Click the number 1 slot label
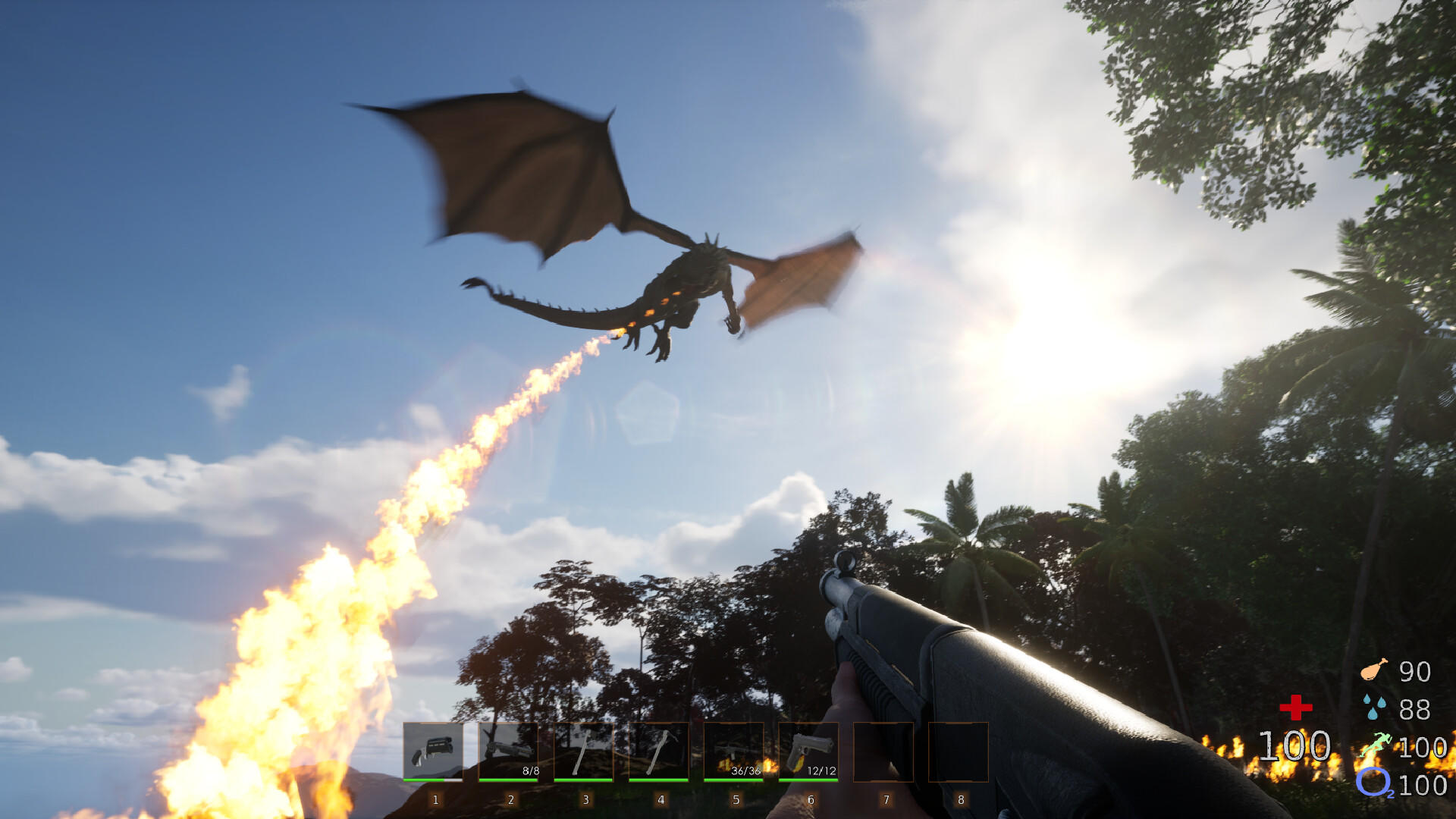The height and width of the screenshot is (819, 1456). click(435, 799)
